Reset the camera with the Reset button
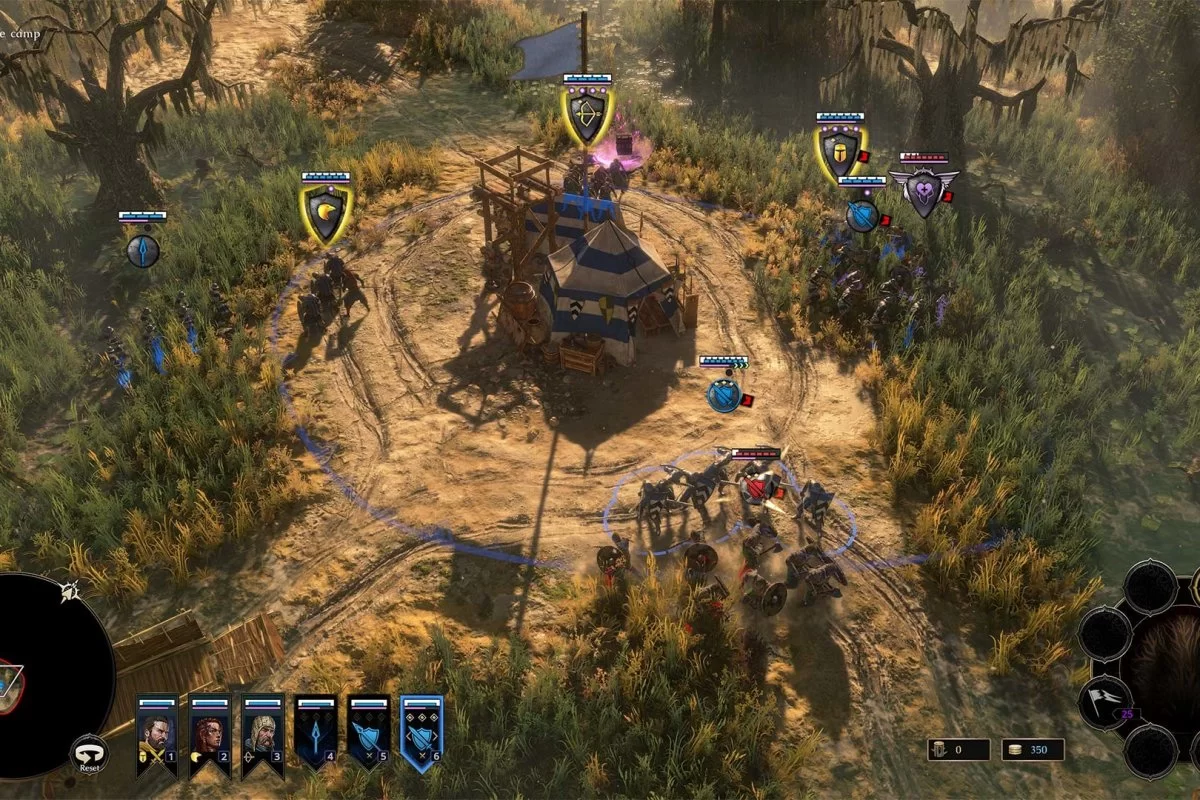This screenshot has width=1200, height=800. point(89,755)
